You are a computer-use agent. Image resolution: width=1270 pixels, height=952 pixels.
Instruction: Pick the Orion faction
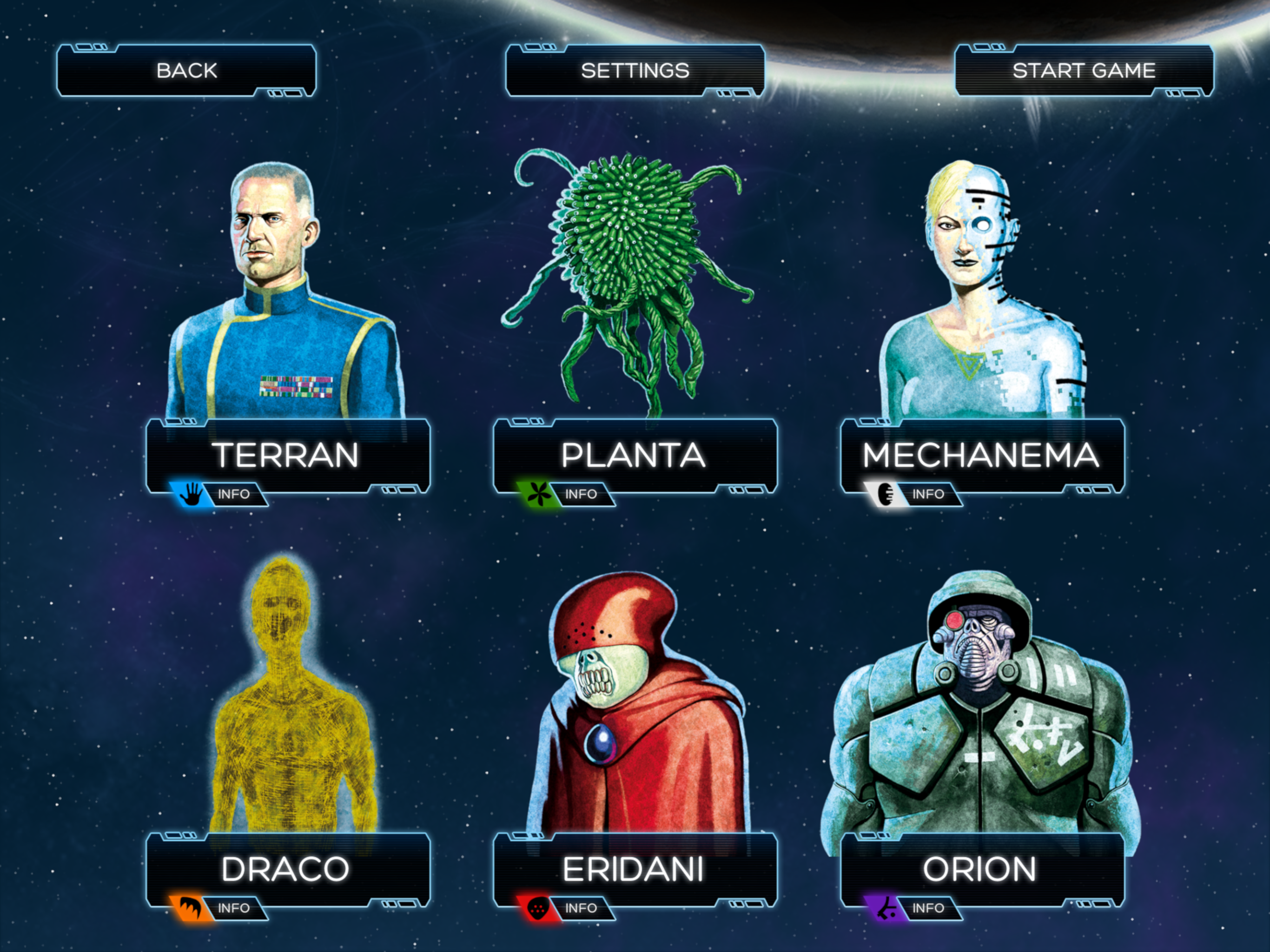pos(981,868)
